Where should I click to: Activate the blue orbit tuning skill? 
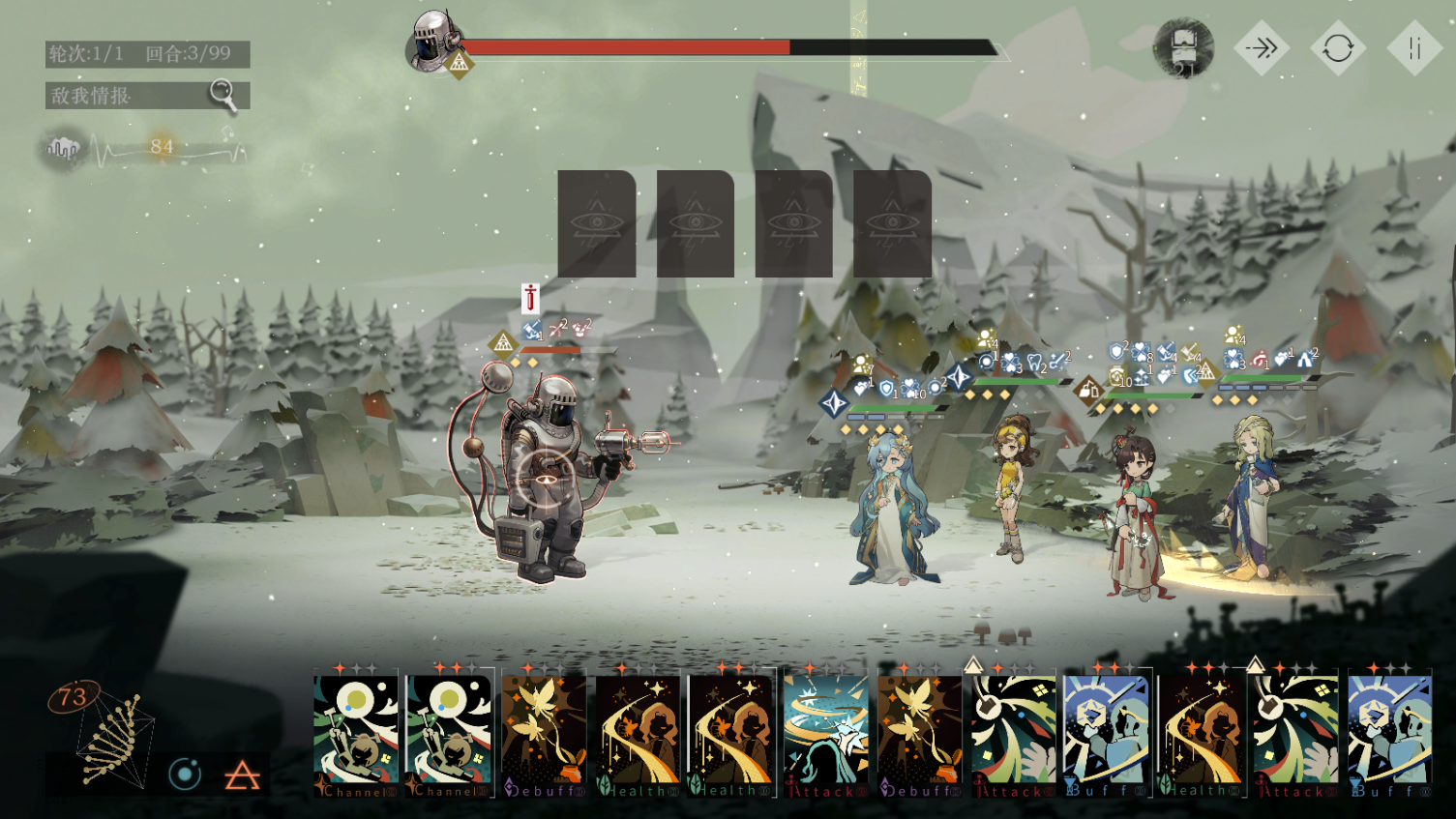tap(185, 774)
